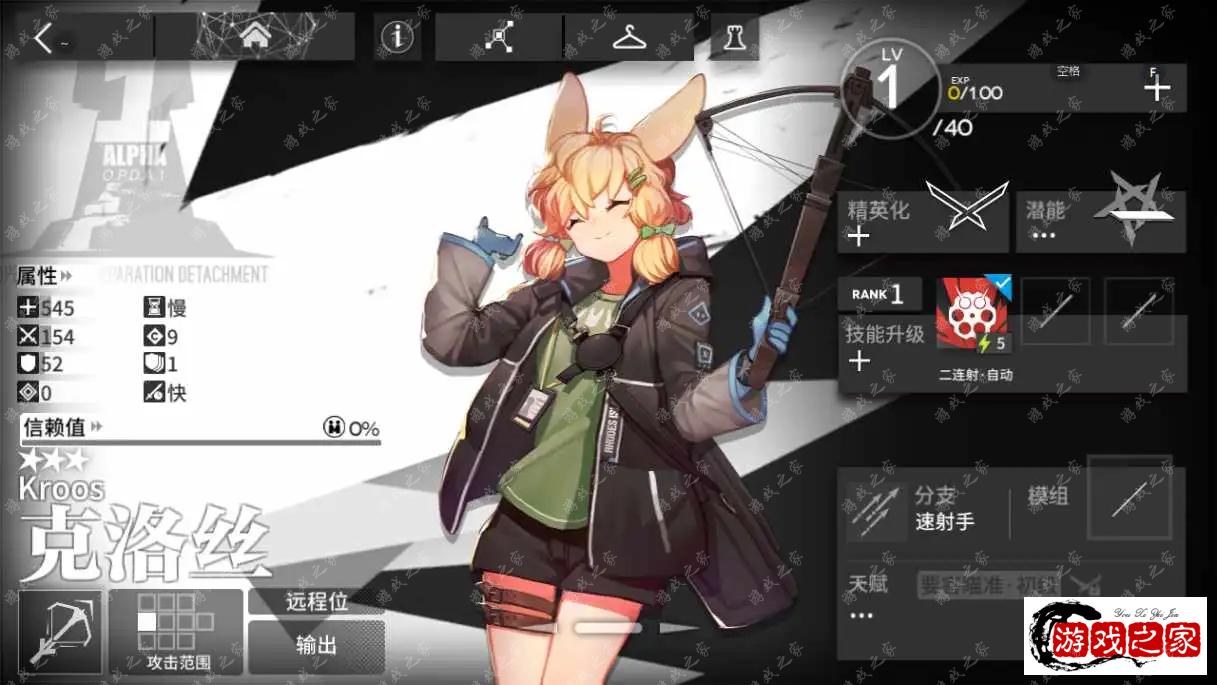Add EXP with the plus button
The width and height of the screenshot is (1217, 685).
click(x=1157, y=89)
